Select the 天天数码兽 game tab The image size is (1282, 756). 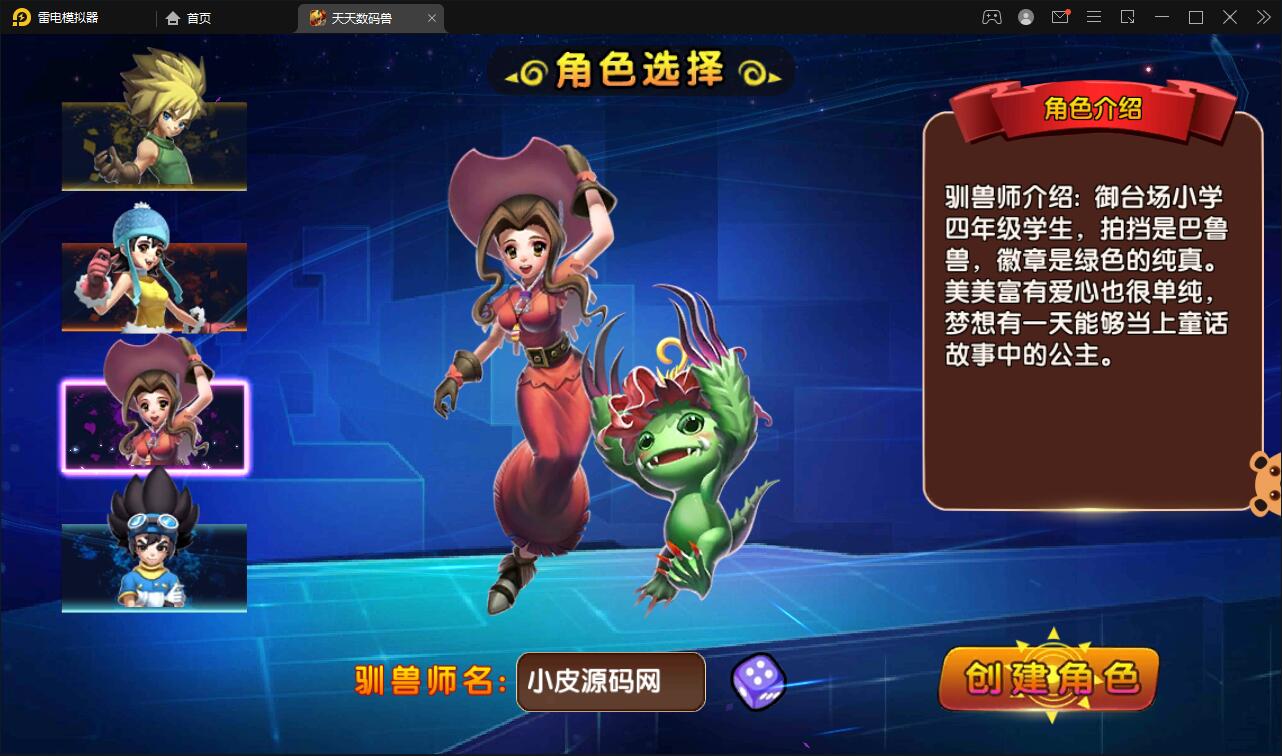(x=360, y=18)
